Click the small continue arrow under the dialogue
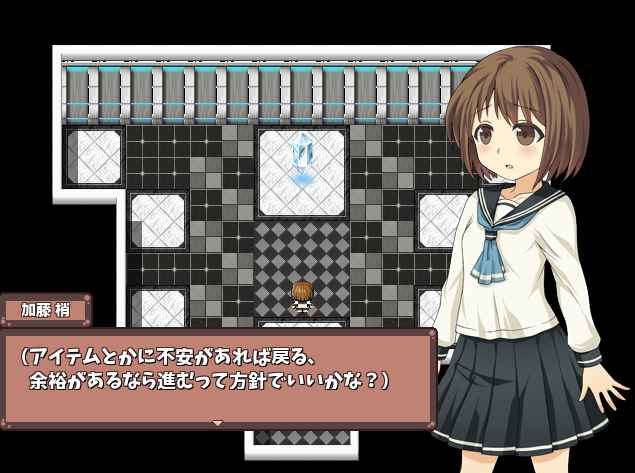 [x=217, y=423]
